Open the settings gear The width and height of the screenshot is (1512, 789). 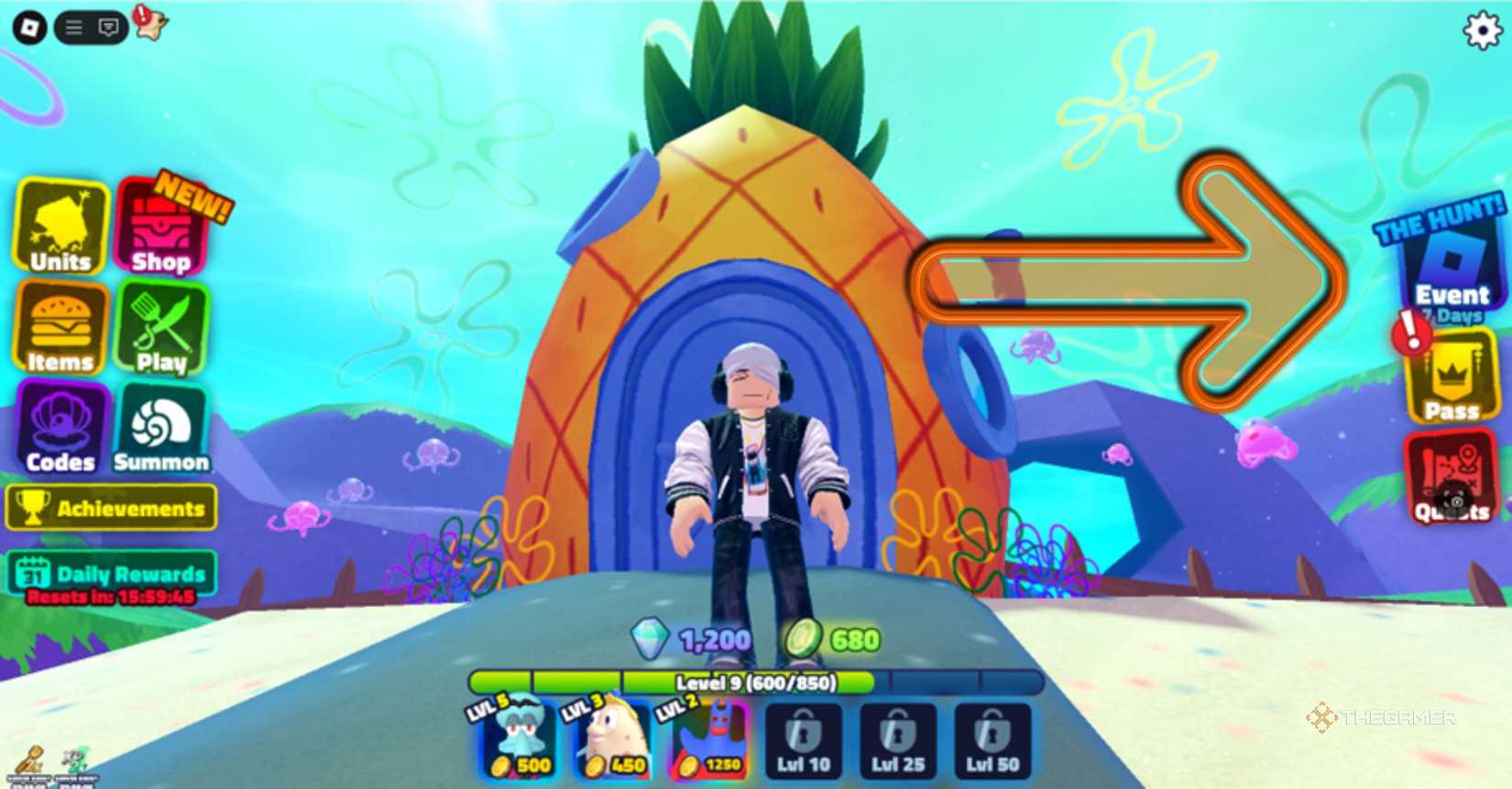tap(1483, 30)
